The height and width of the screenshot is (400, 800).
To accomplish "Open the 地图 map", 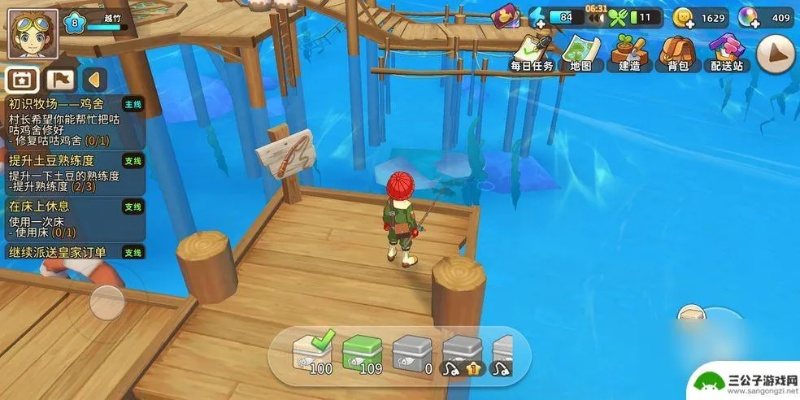I will point(580,52).
